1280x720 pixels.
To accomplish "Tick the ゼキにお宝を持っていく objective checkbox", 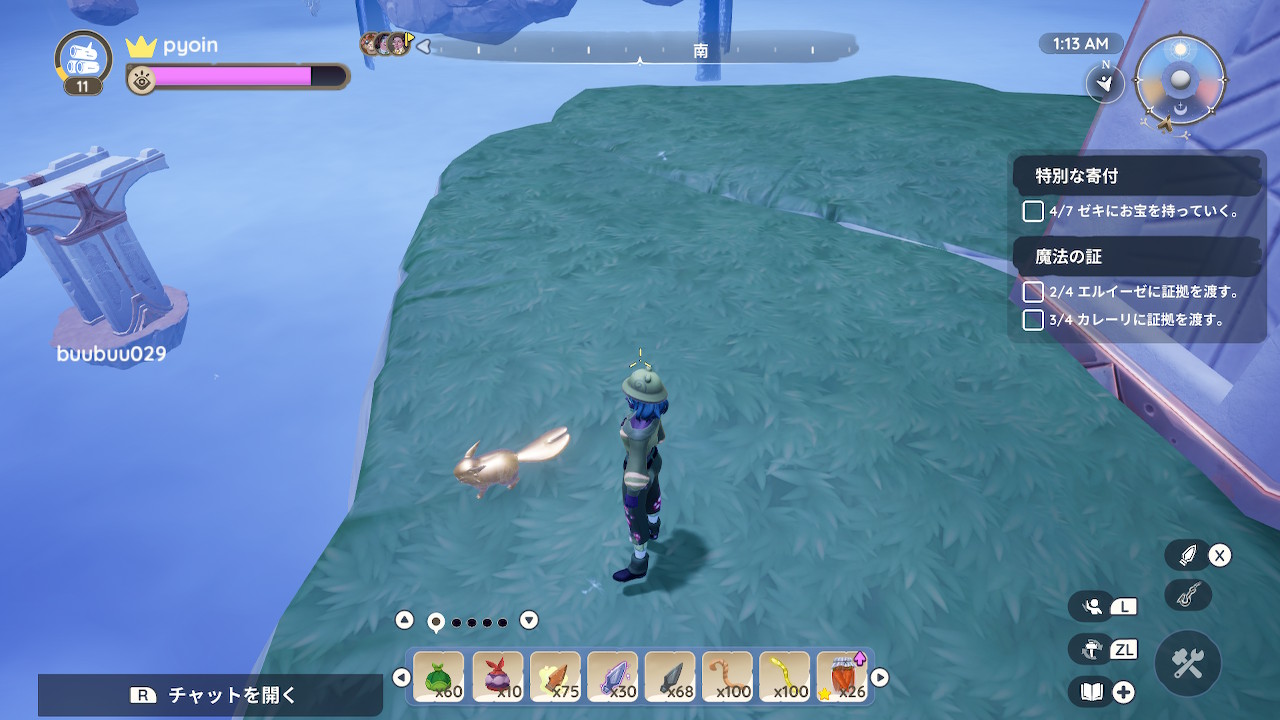I will [1033, 211].
